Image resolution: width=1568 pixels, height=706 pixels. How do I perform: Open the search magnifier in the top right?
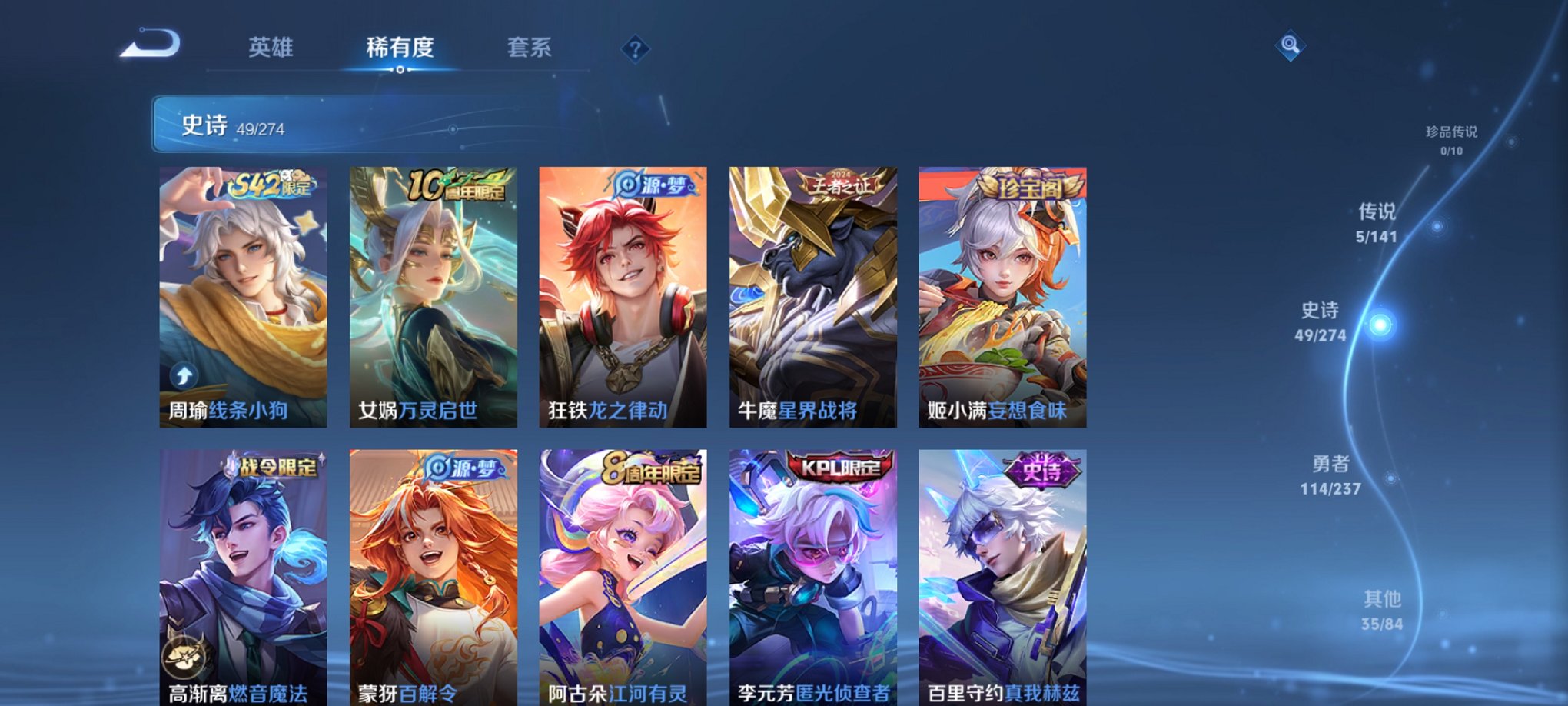[x=1291, y=46]
